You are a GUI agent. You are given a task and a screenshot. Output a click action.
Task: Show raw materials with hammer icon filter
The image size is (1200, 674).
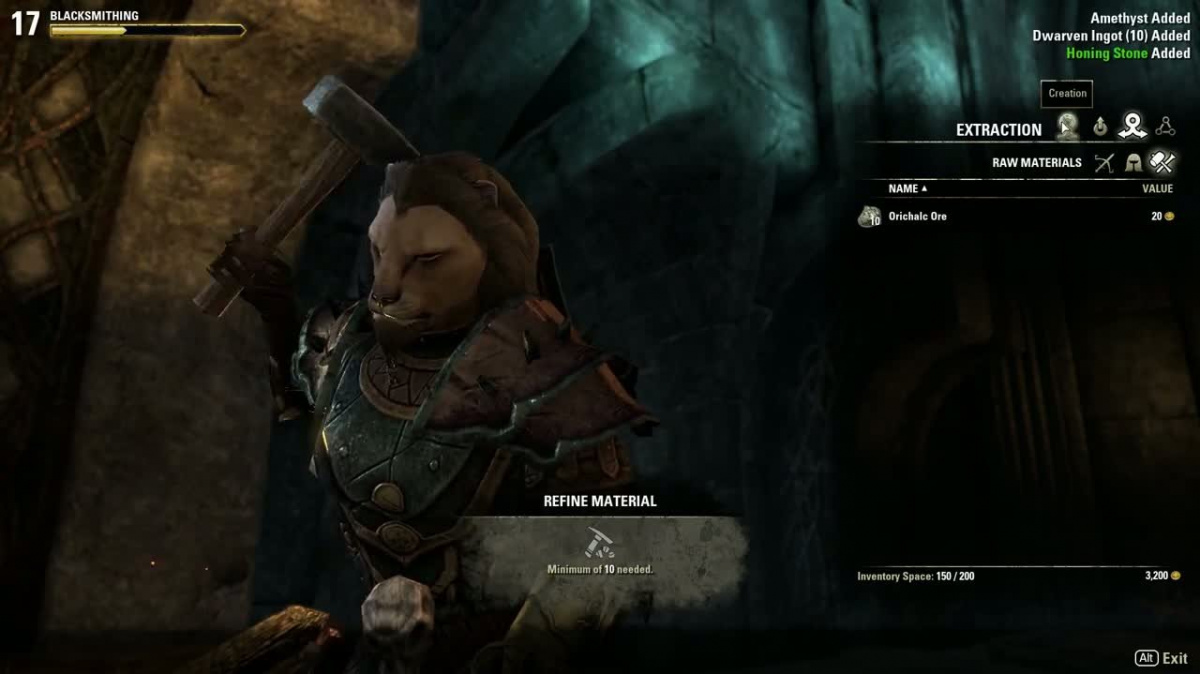tap(1162, 162)
